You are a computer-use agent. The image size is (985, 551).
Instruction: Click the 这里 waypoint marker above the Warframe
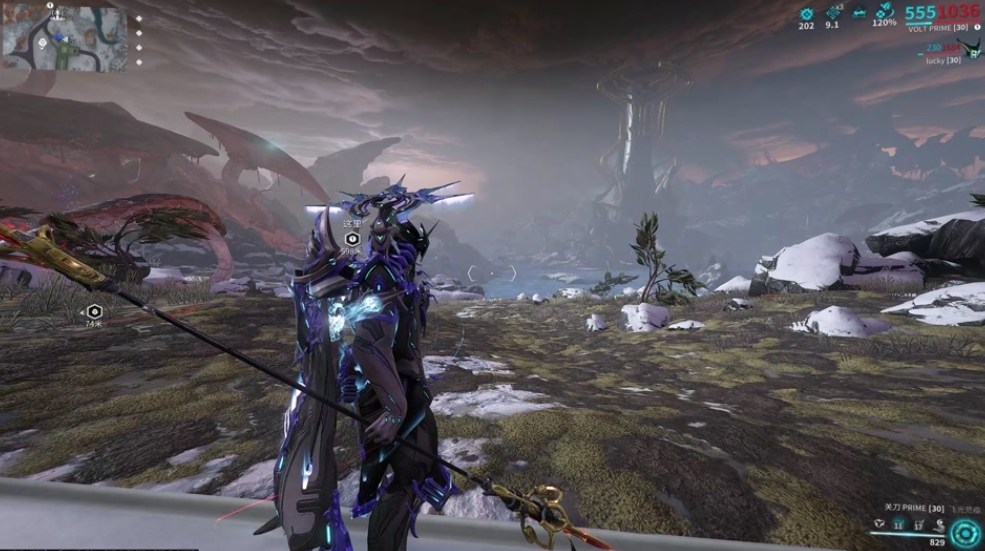pos(351,238)
